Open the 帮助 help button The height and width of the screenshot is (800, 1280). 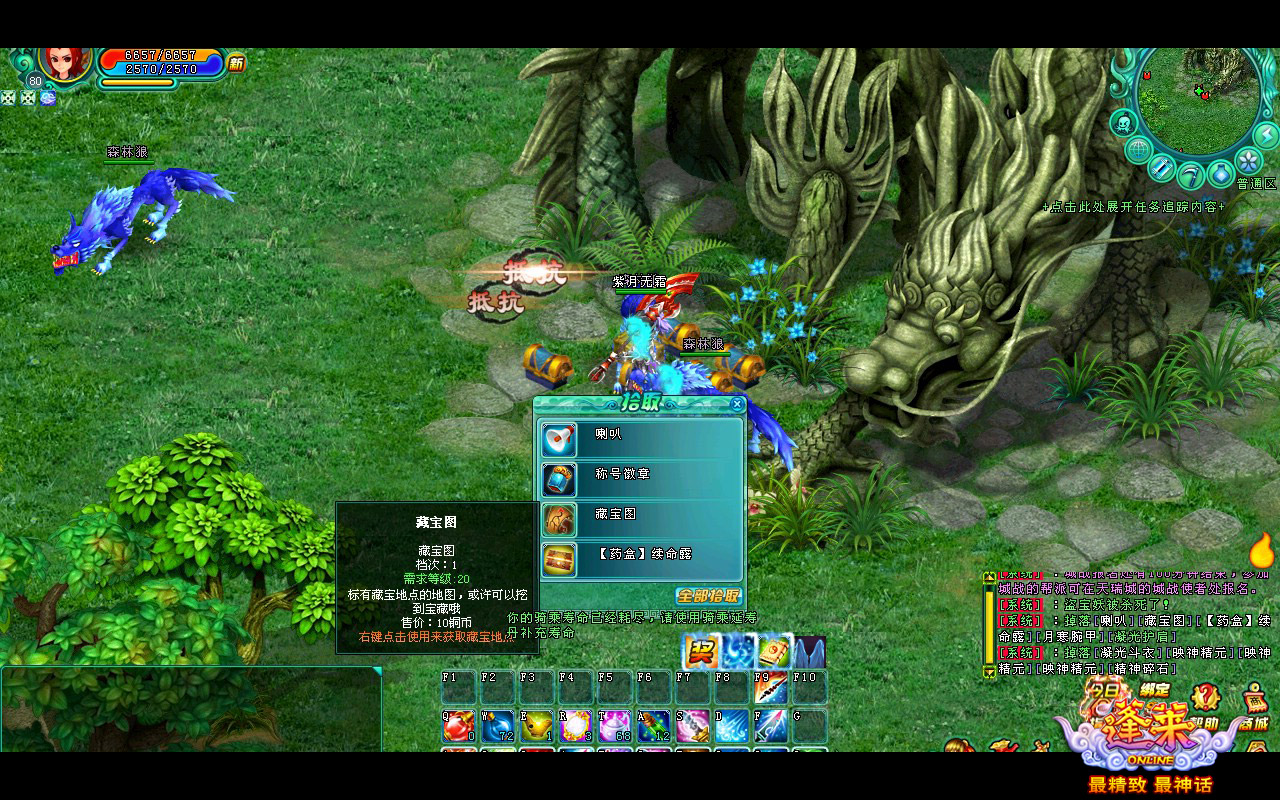tap(1207, 697)
